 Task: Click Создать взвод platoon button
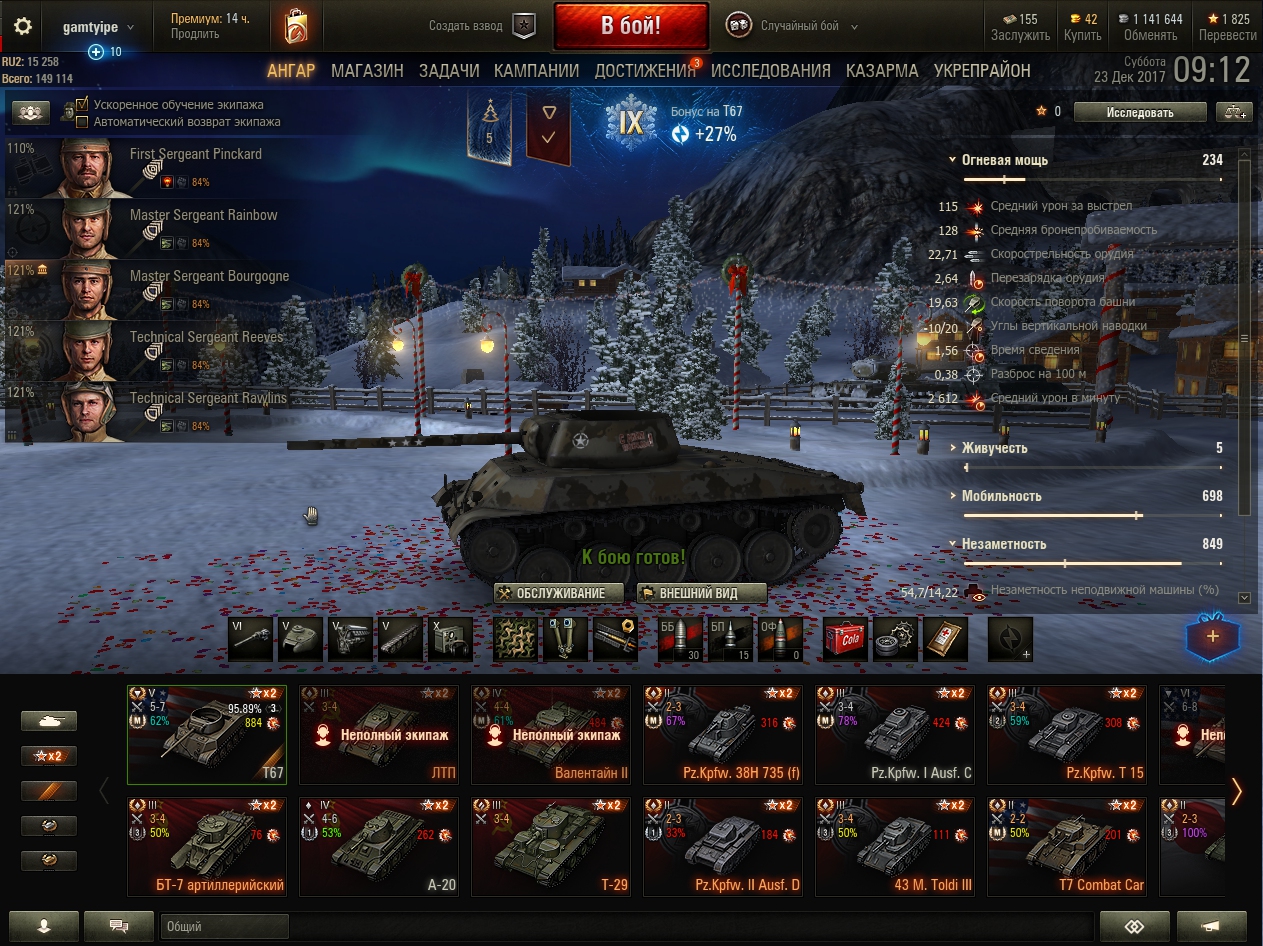[x=481, y=26]
